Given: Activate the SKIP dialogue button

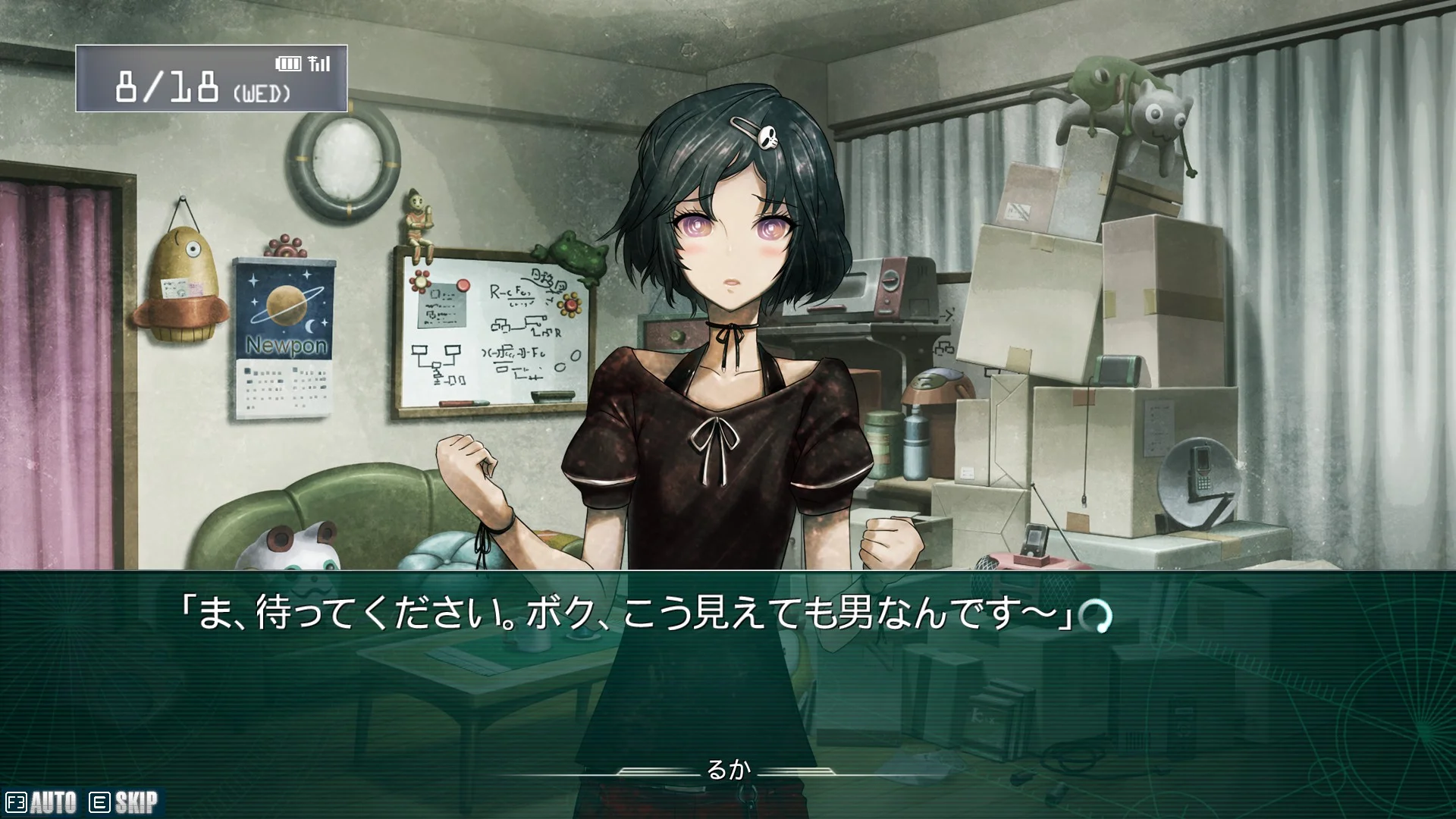Looking at the screenshot, I should click(125, 802).
